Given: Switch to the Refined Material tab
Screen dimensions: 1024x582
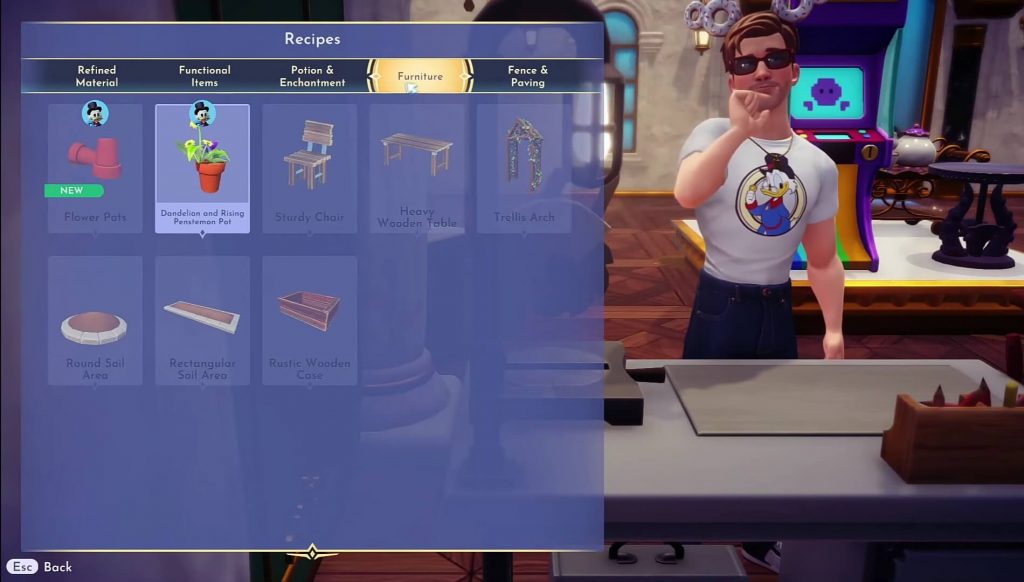Looking at the screenshot, I should (x=97, y=76).
